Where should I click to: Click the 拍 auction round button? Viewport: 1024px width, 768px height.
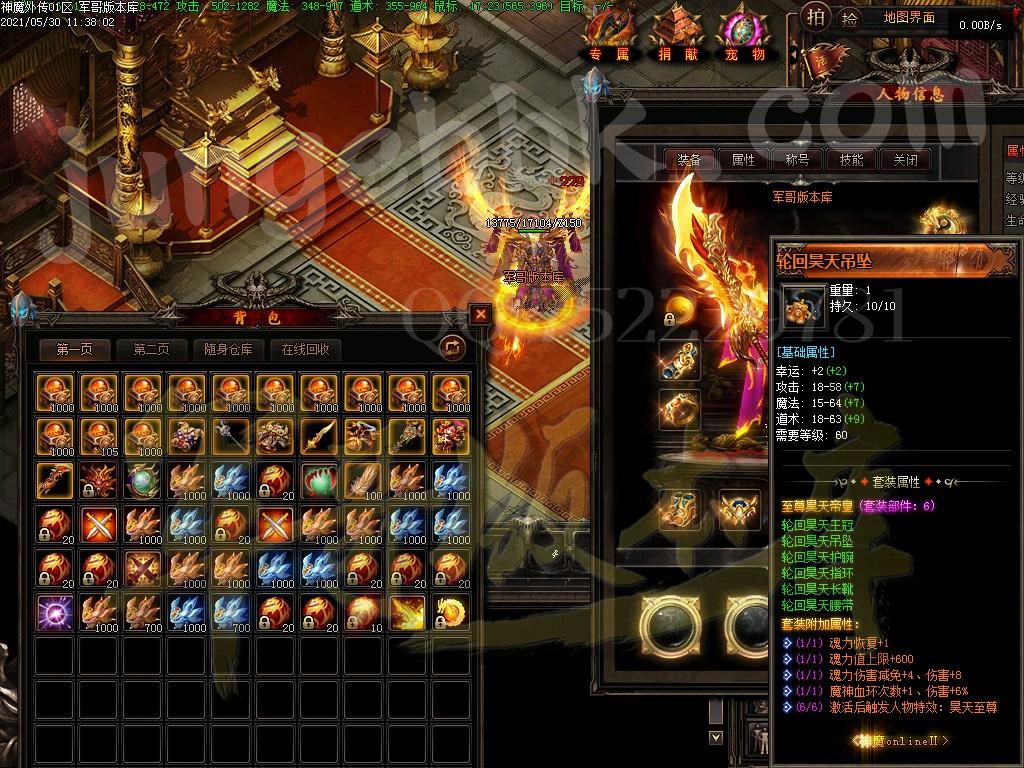pyautogui.click(x=815, y=17)
